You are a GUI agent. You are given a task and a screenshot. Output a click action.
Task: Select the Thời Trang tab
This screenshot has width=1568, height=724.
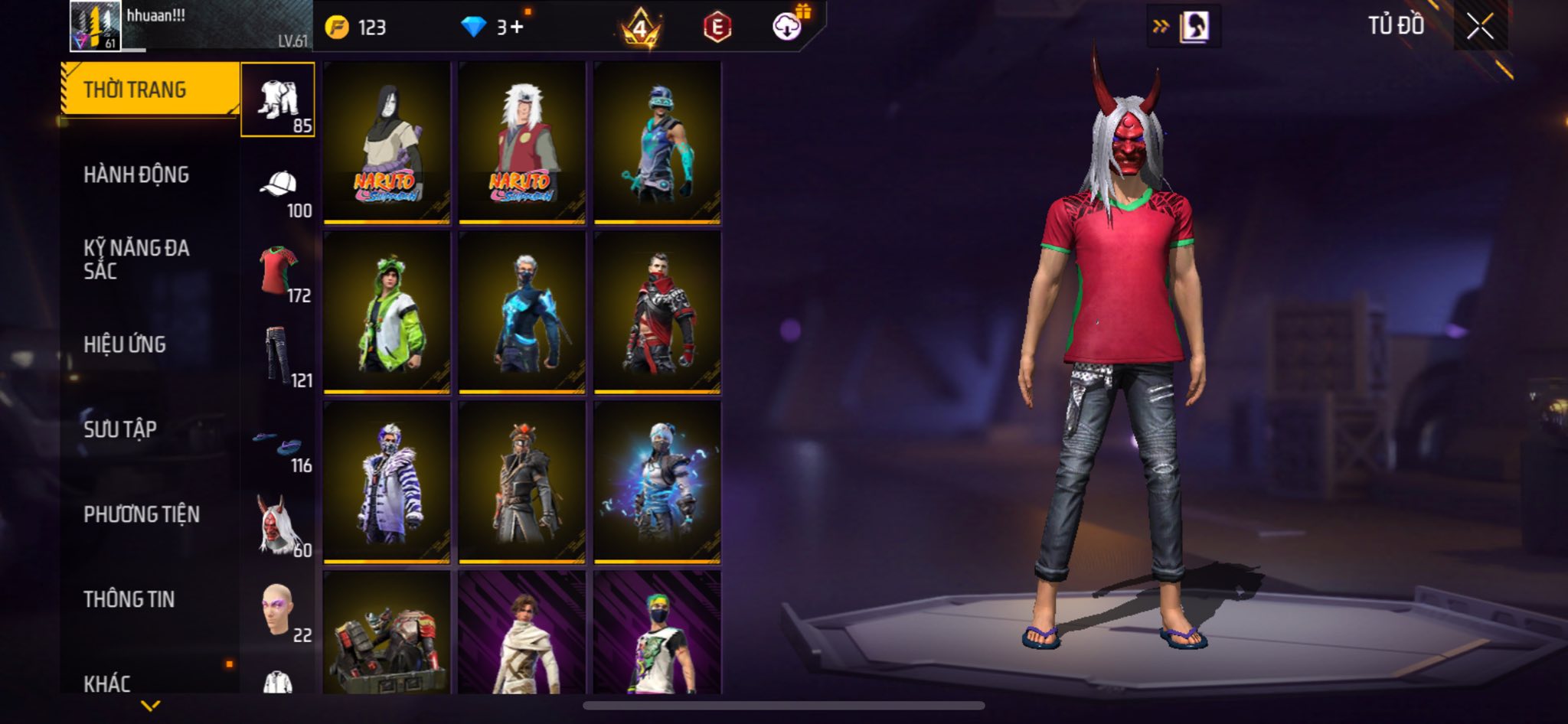tap(135, 90)
